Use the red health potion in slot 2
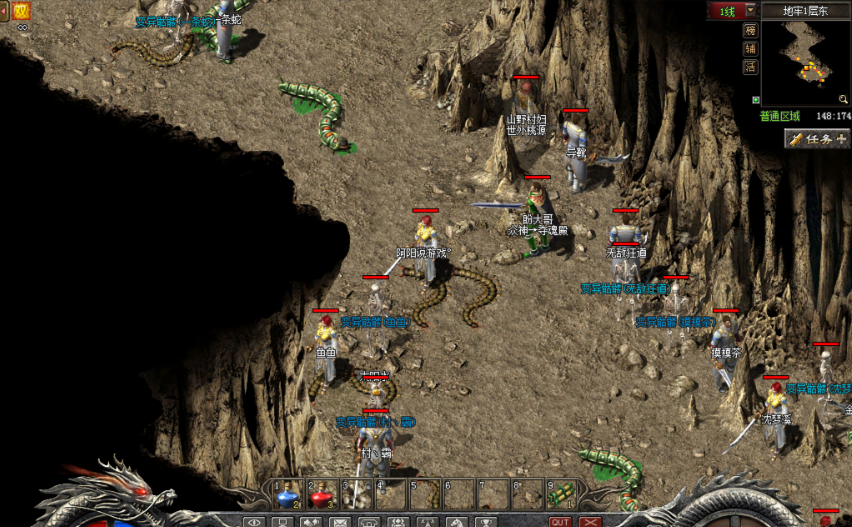The width and height of the screenshot is (852, 527). pyautogui.click(x=323, y=494)
